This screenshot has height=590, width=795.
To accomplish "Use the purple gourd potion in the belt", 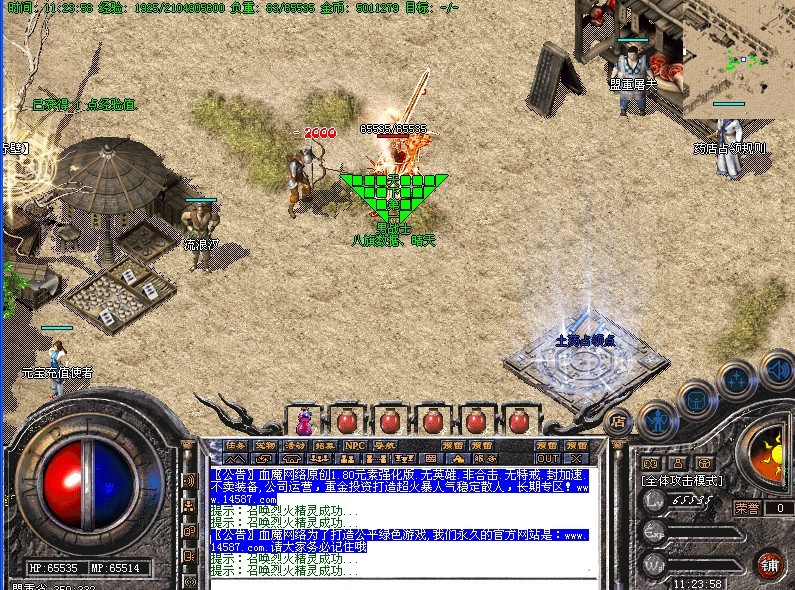I will point(302,420).
